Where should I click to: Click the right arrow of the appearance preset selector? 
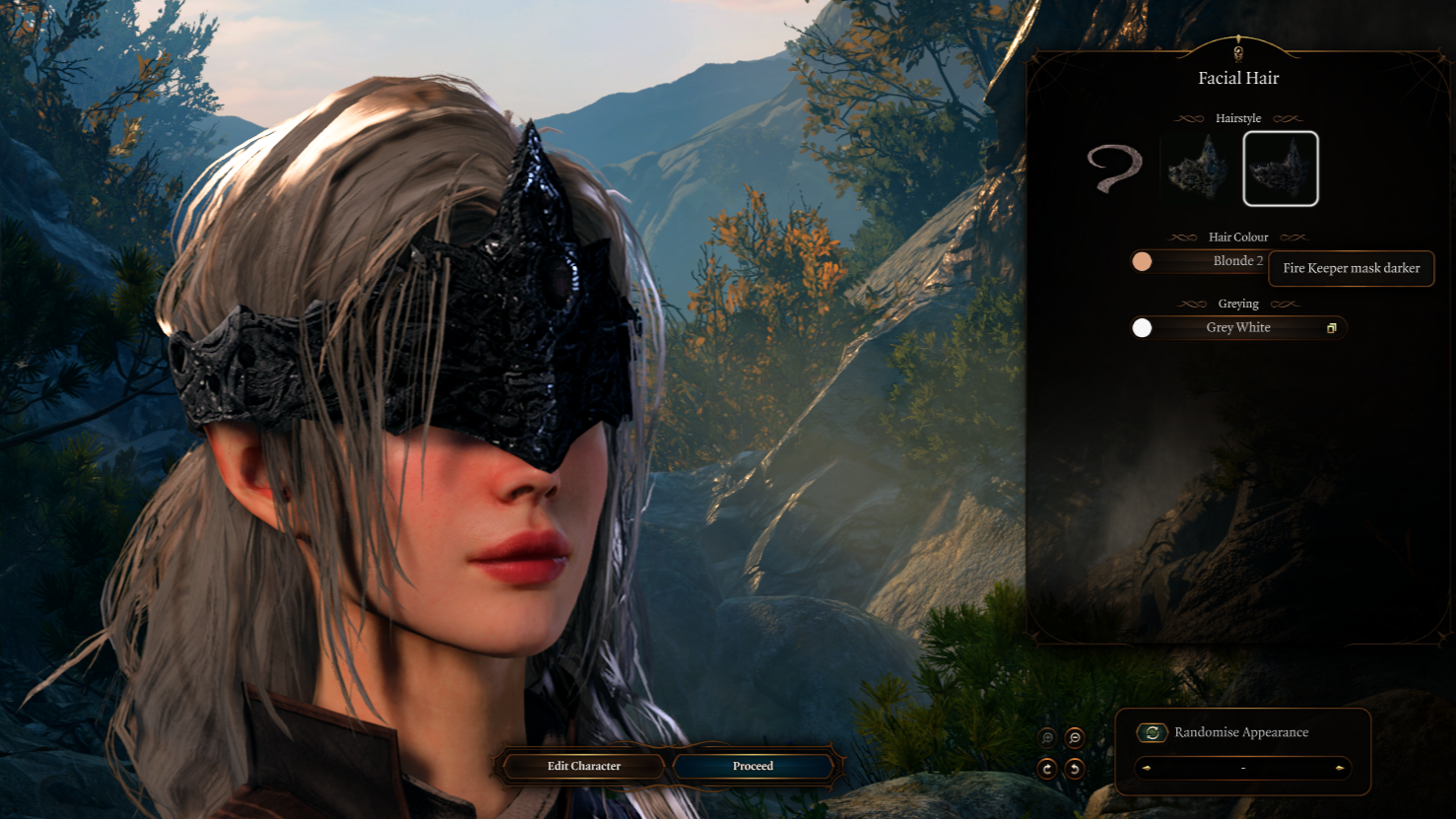(x=1338, y=768)
